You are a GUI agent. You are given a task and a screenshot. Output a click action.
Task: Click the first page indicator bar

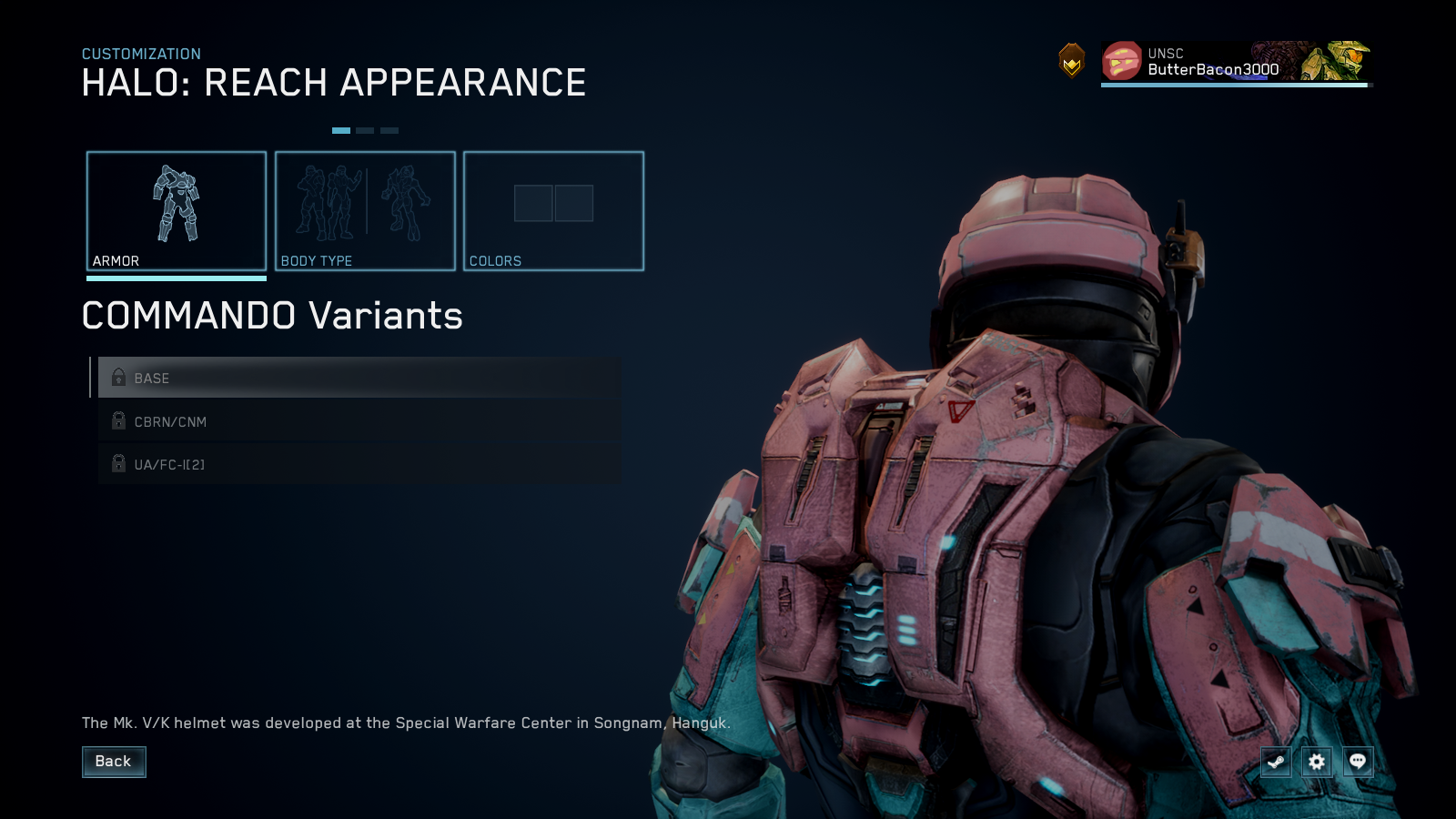[x=342, y=129]
